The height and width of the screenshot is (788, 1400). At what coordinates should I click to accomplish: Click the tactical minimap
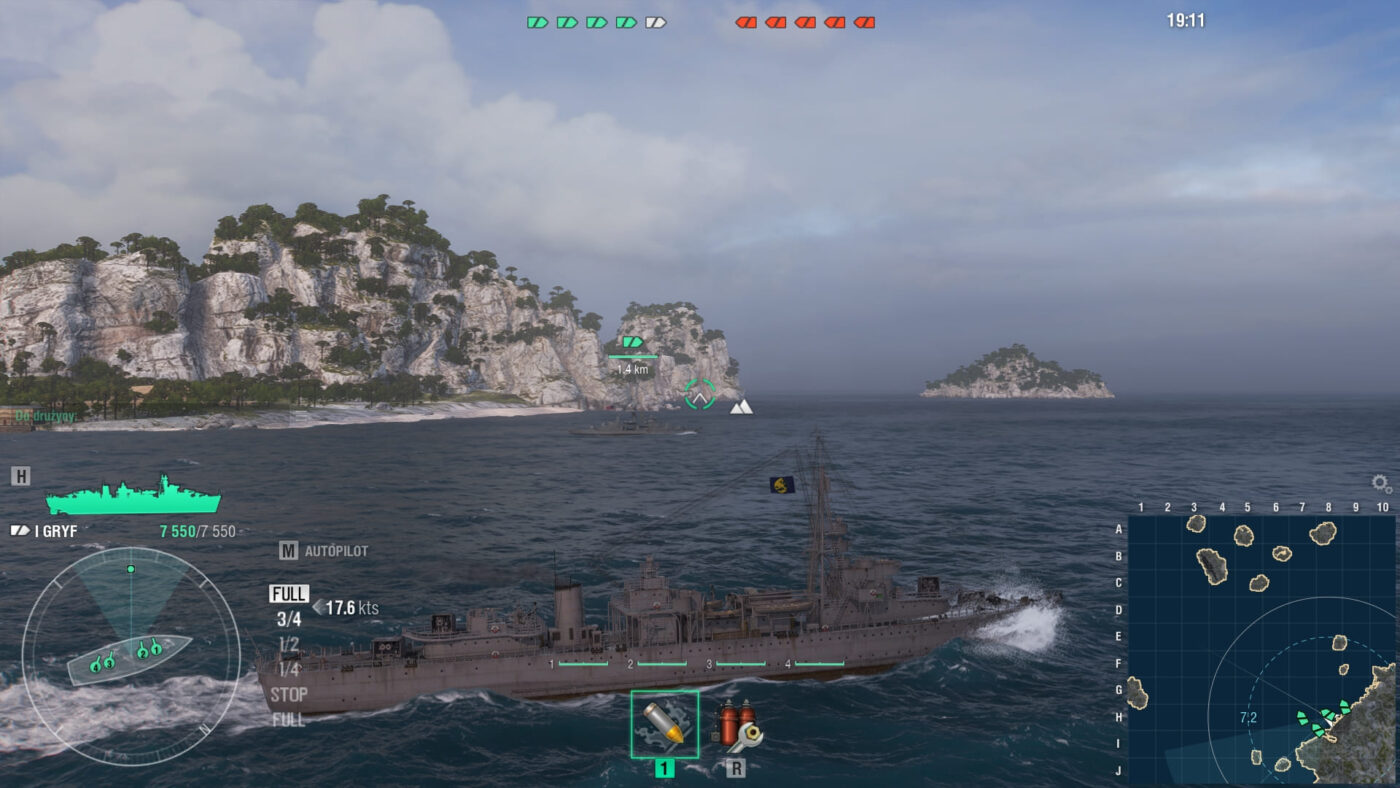tap(1261, 649)
